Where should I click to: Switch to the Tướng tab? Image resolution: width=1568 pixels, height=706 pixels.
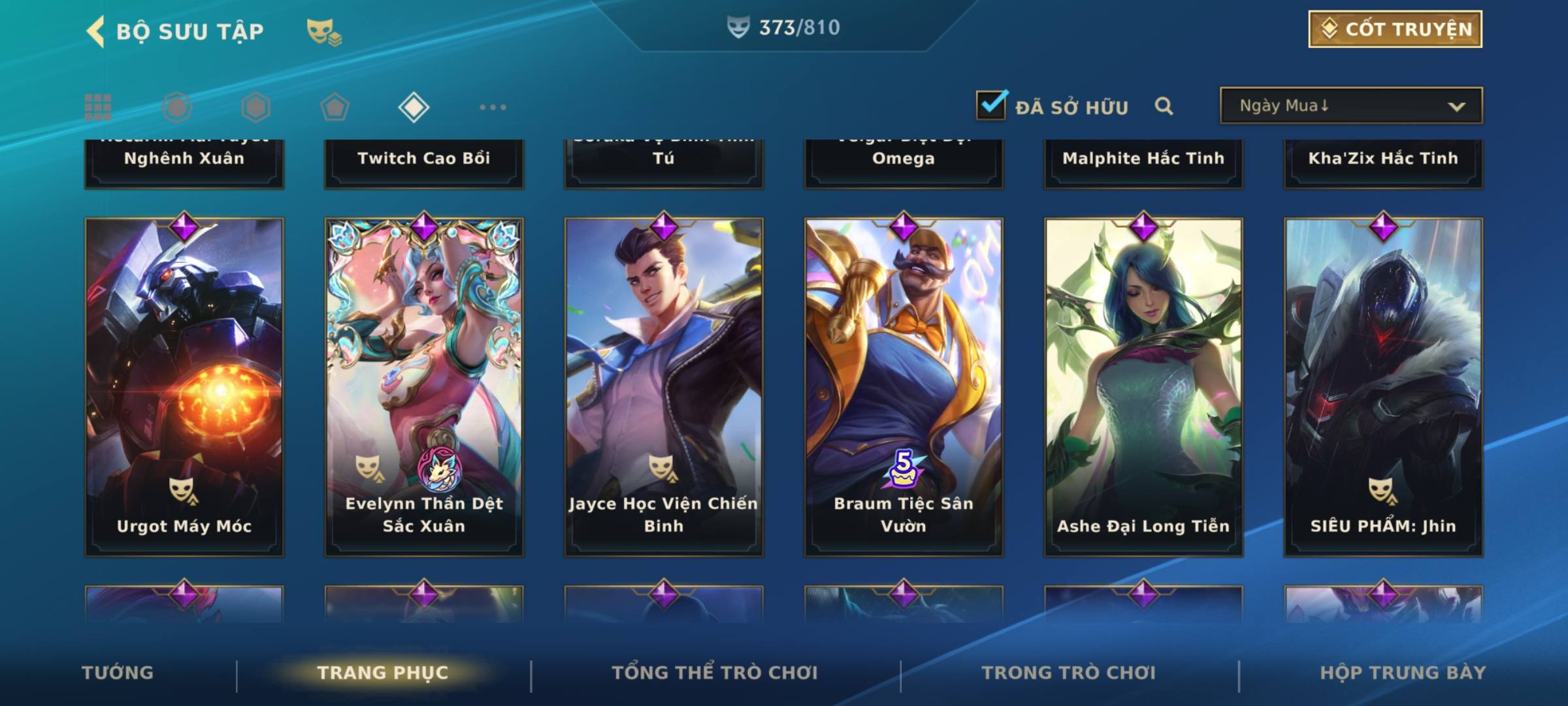(118, 673)
